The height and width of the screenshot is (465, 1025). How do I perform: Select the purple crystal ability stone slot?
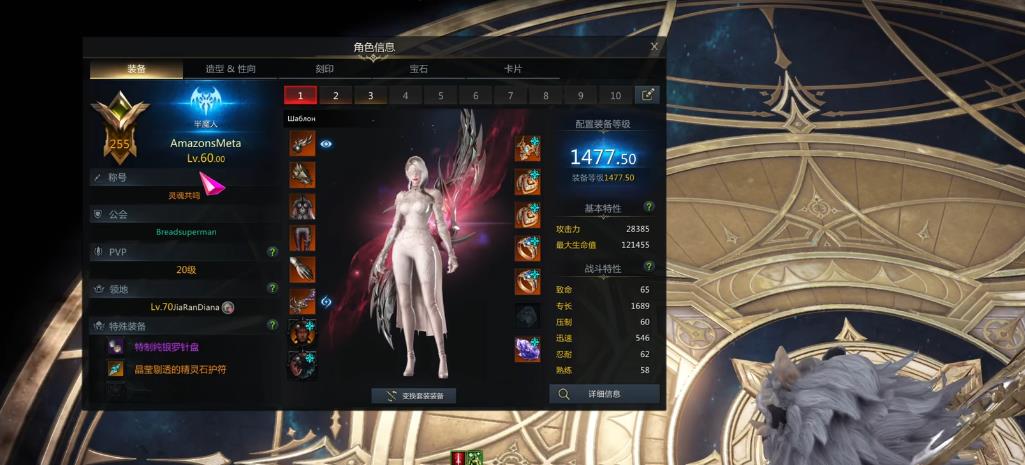(x=528, y=347)
